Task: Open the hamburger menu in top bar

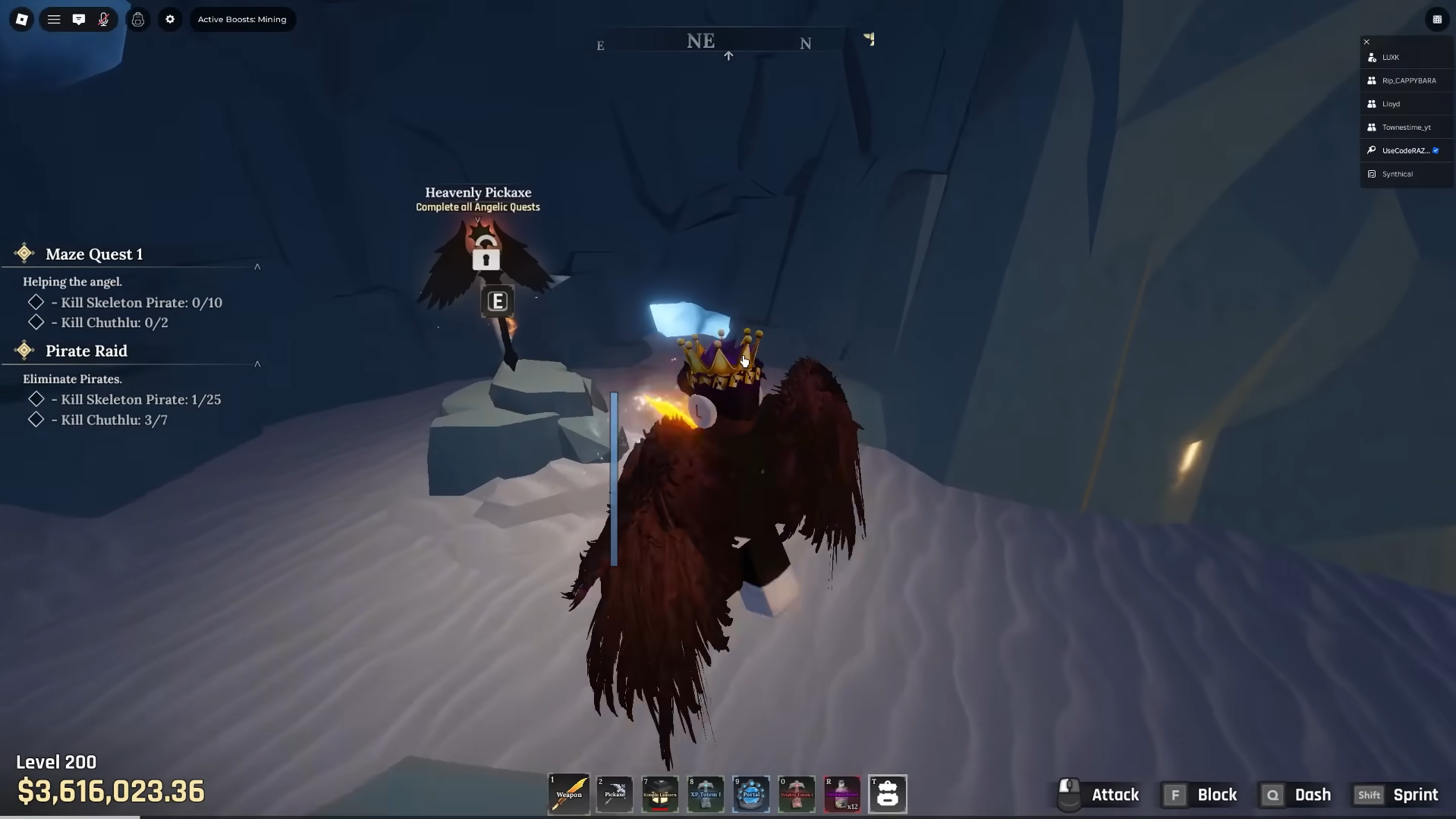Action: pos(54,20)
